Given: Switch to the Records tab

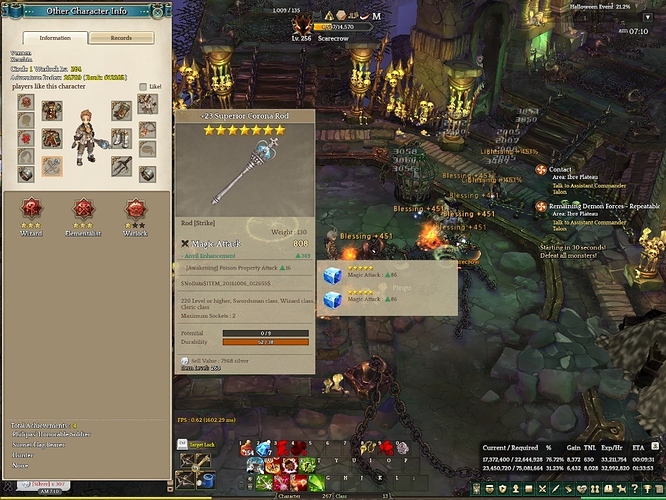Looking at the screenshot, I should pos(121,38).
